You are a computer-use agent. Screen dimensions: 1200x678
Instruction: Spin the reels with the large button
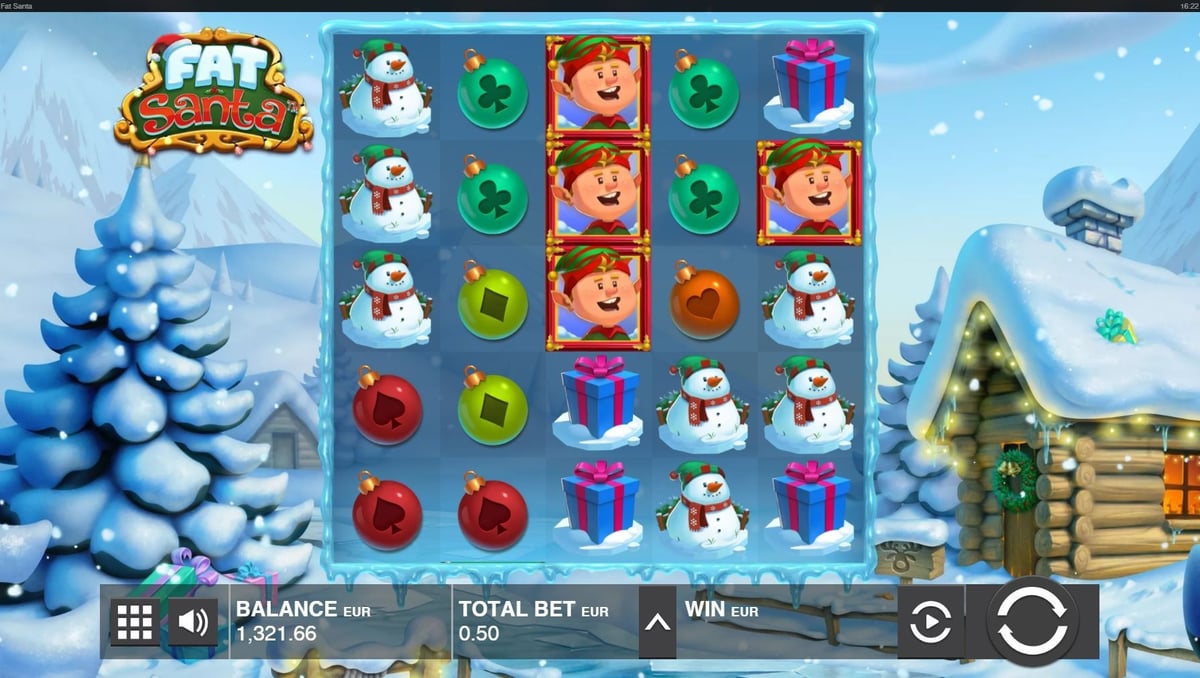pos(1032,622)
